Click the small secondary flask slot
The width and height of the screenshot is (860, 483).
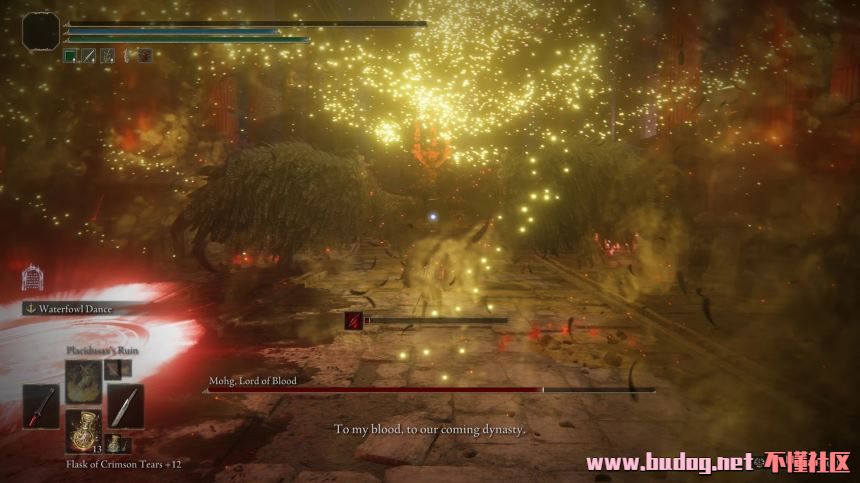pyautogui.click(x=118, y=443)
